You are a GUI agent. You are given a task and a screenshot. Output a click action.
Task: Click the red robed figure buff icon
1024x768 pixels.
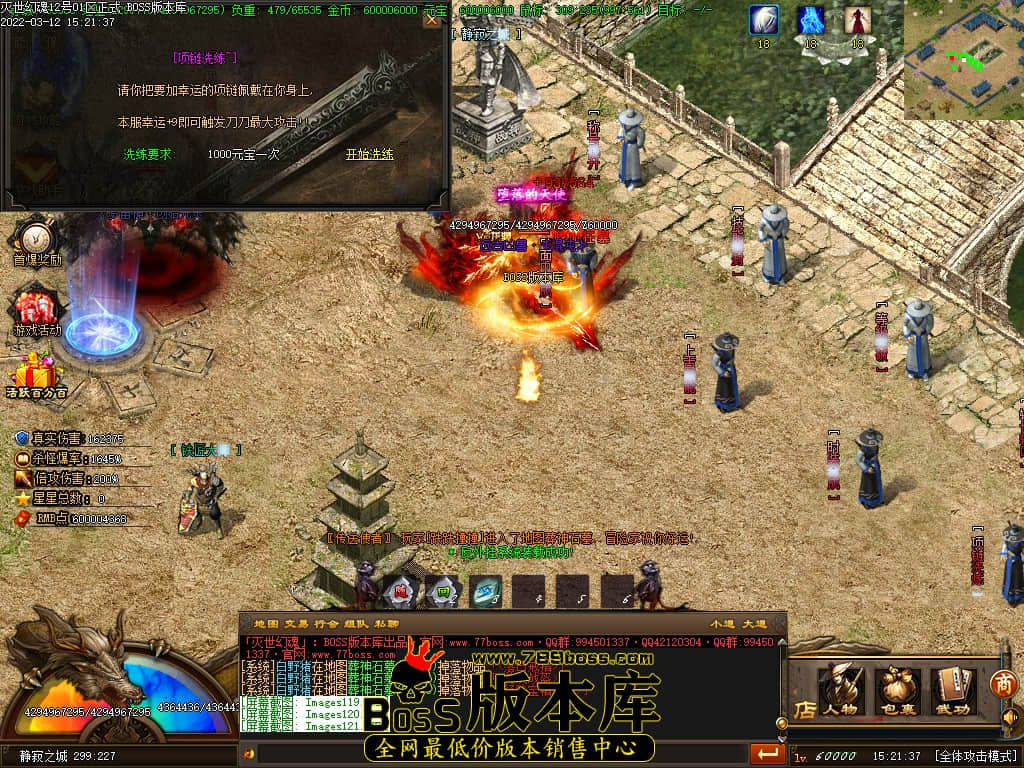[857, 20]
